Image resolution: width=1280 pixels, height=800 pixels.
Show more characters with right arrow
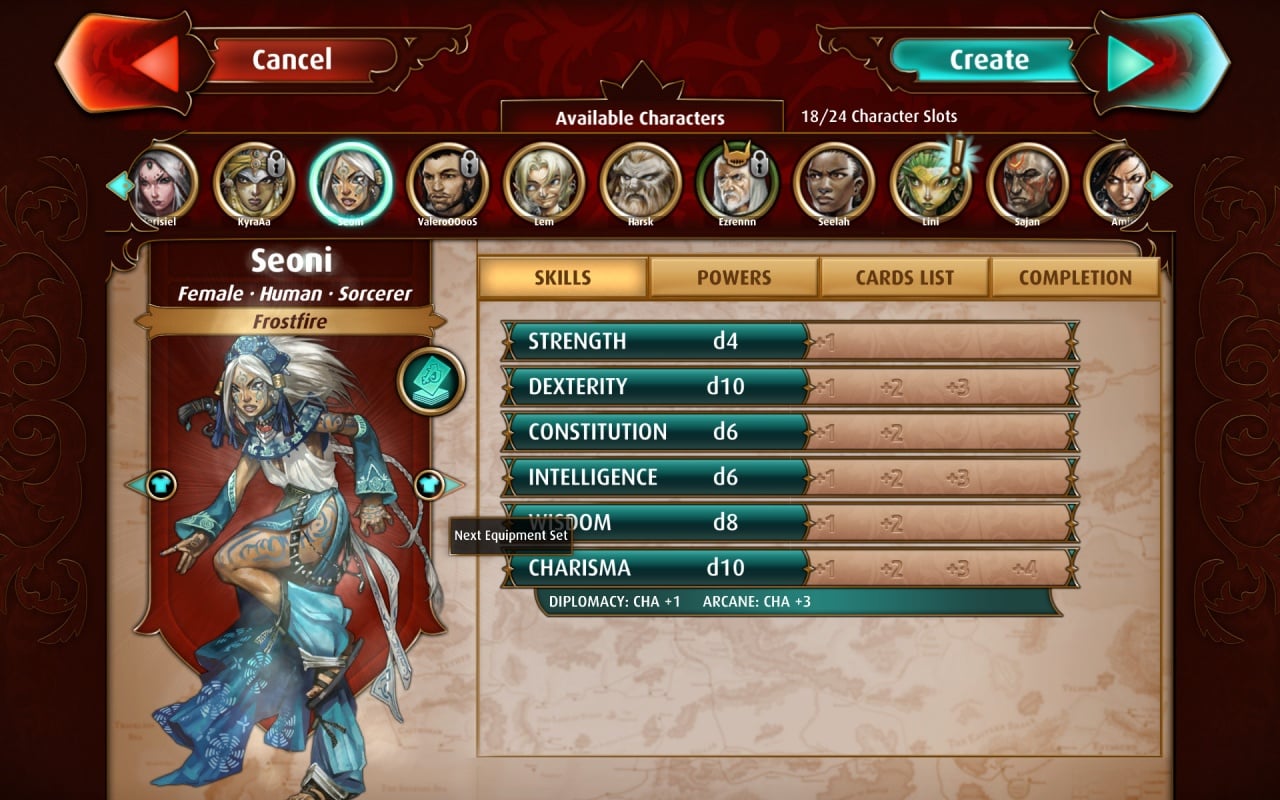click(1160, 185)
